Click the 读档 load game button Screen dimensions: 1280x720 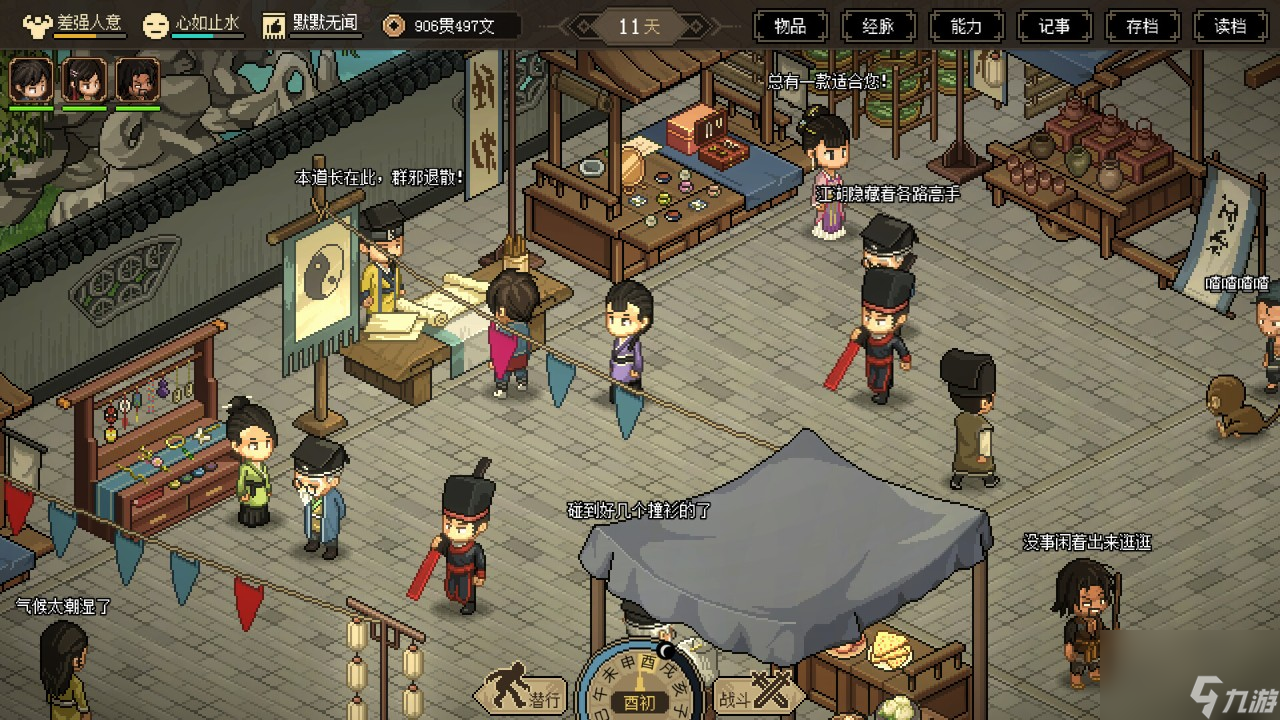click(x=1230, y=26)
